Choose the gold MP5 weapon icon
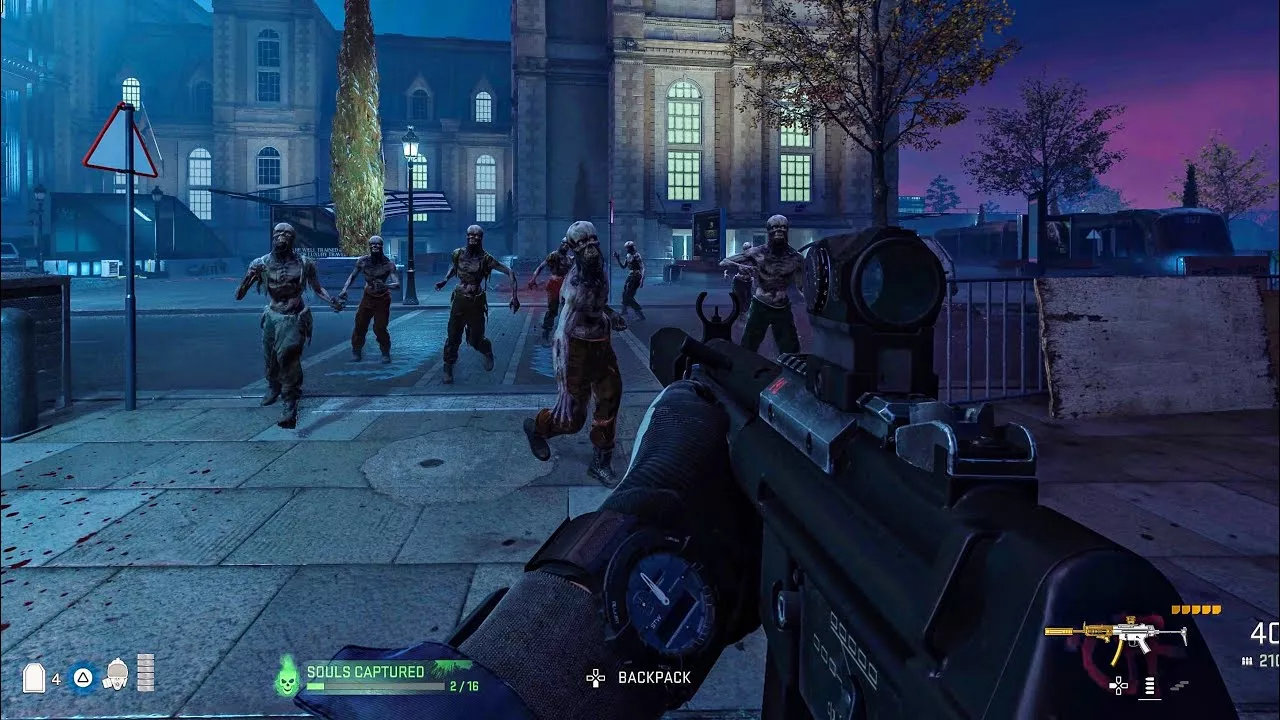The height and width of the screenshot is (720, 1280). [1115, 635]
